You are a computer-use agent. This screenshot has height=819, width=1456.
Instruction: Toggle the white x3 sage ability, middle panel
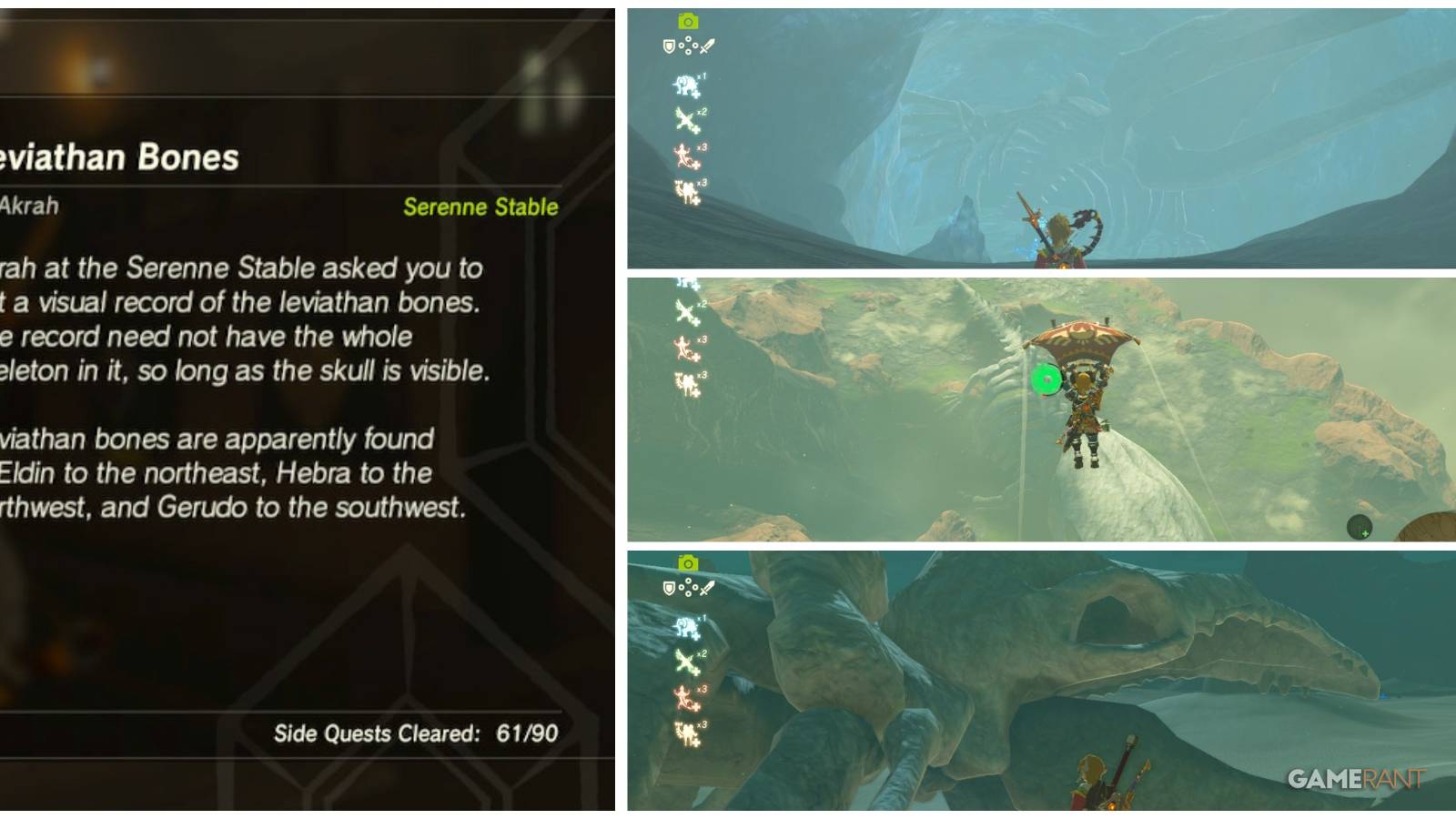686,382
